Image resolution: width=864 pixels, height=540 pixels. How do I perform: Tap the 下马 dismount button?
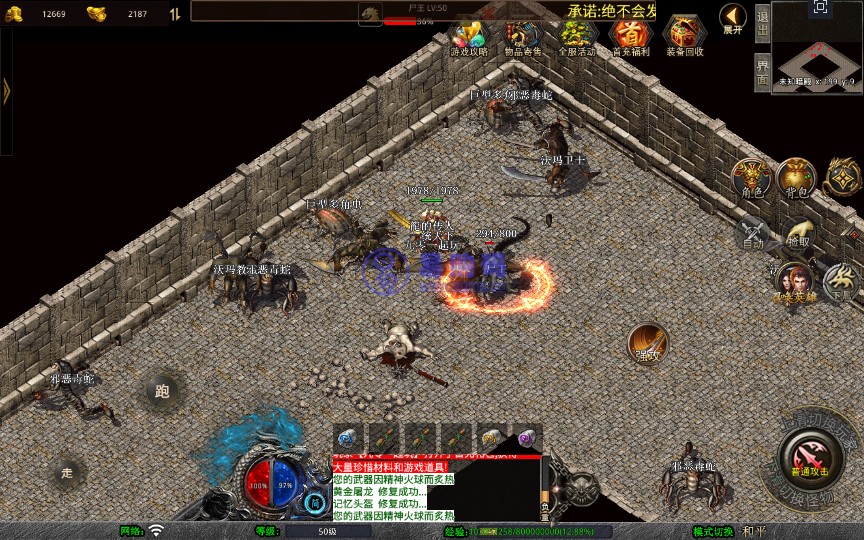tap(840, 280)
